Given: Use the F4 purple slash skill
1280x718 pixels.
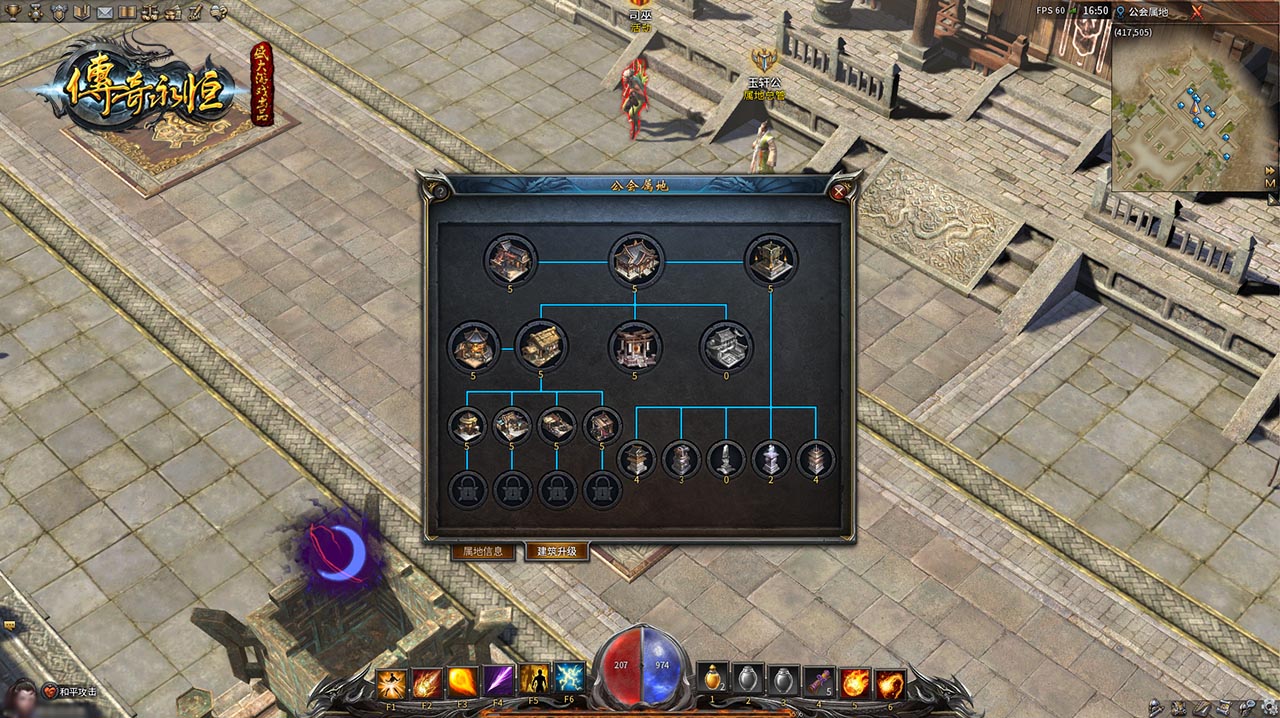Looking at the screenshot, I should pos(497,681).
